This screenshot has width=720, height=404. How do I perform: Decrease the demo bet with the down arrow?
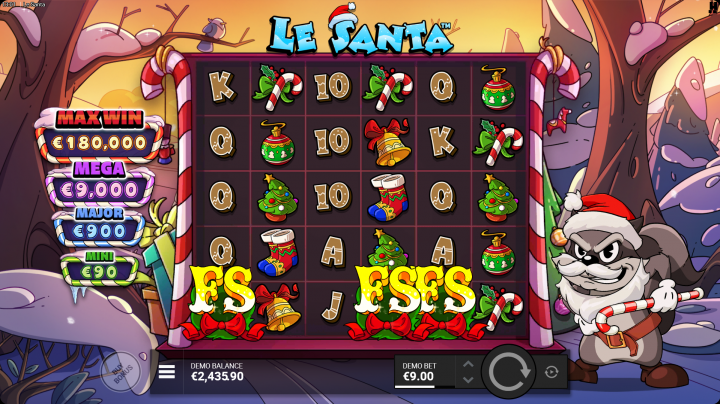tap(467, 380)
